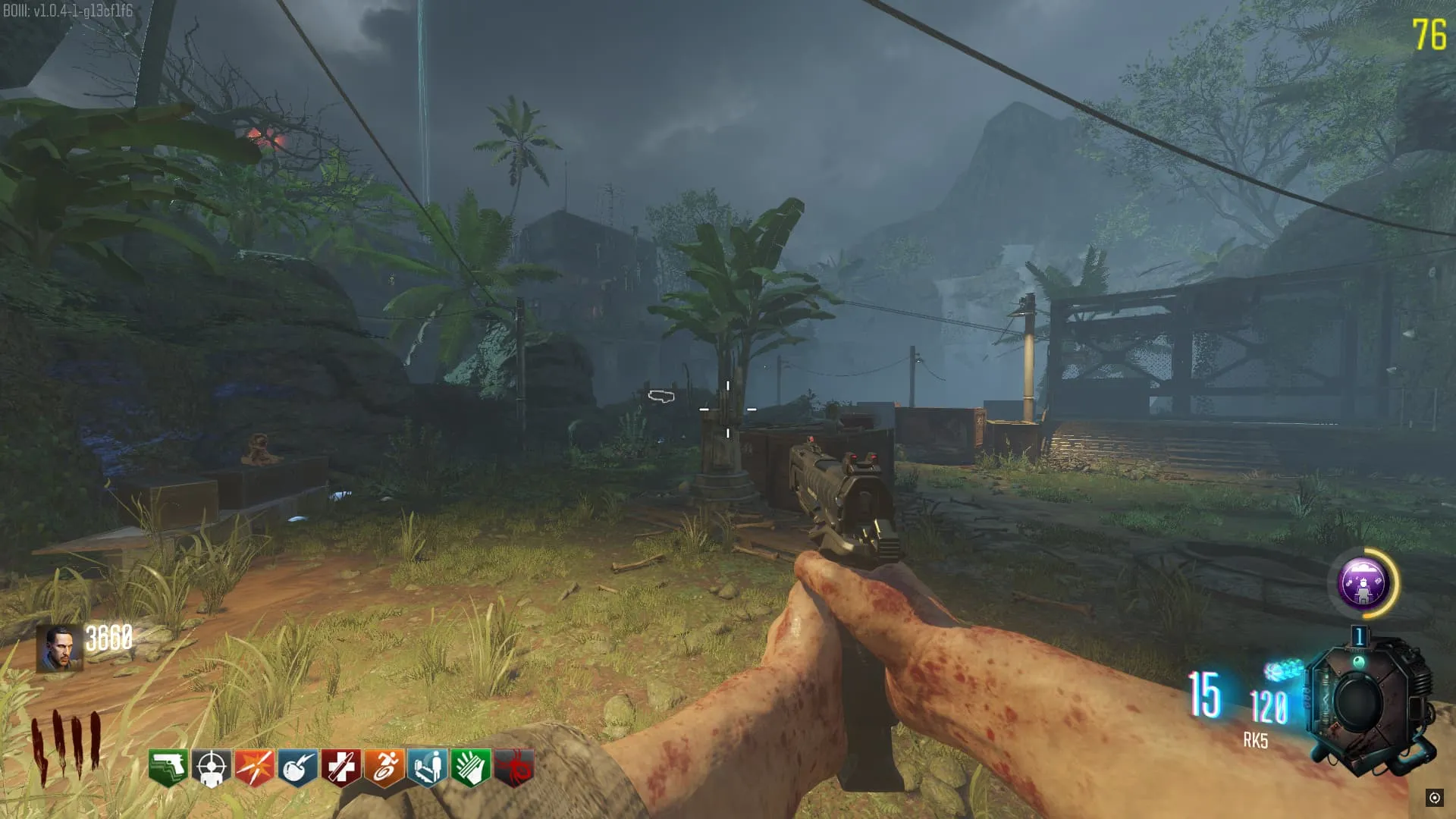Pick the orange Stamin-Up runner perk
This screenshot has width=1456, height=819.
[x=384, y=767]
